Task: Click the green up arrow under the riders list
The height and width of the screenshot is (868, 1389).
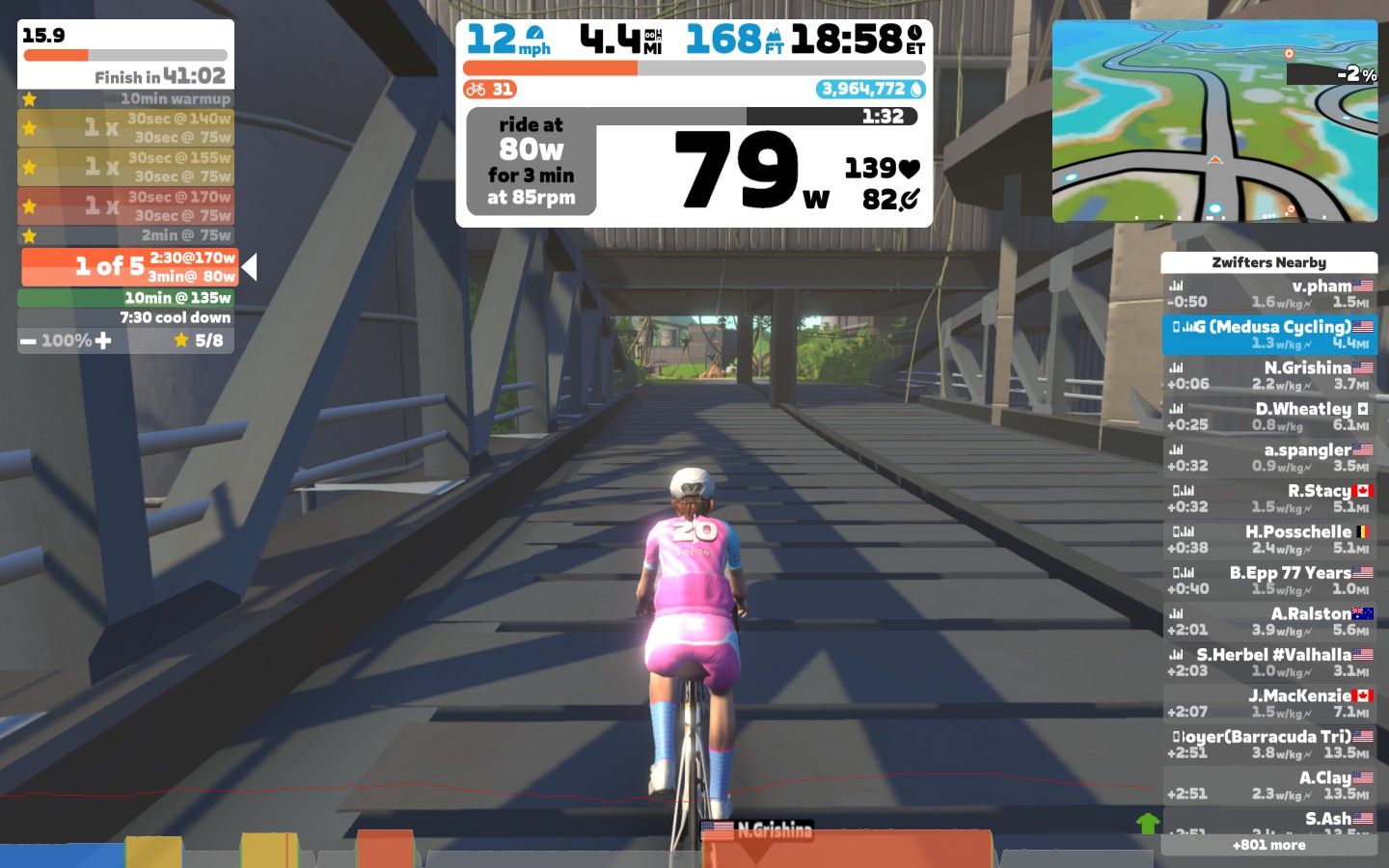Action: click(1147, 823)
